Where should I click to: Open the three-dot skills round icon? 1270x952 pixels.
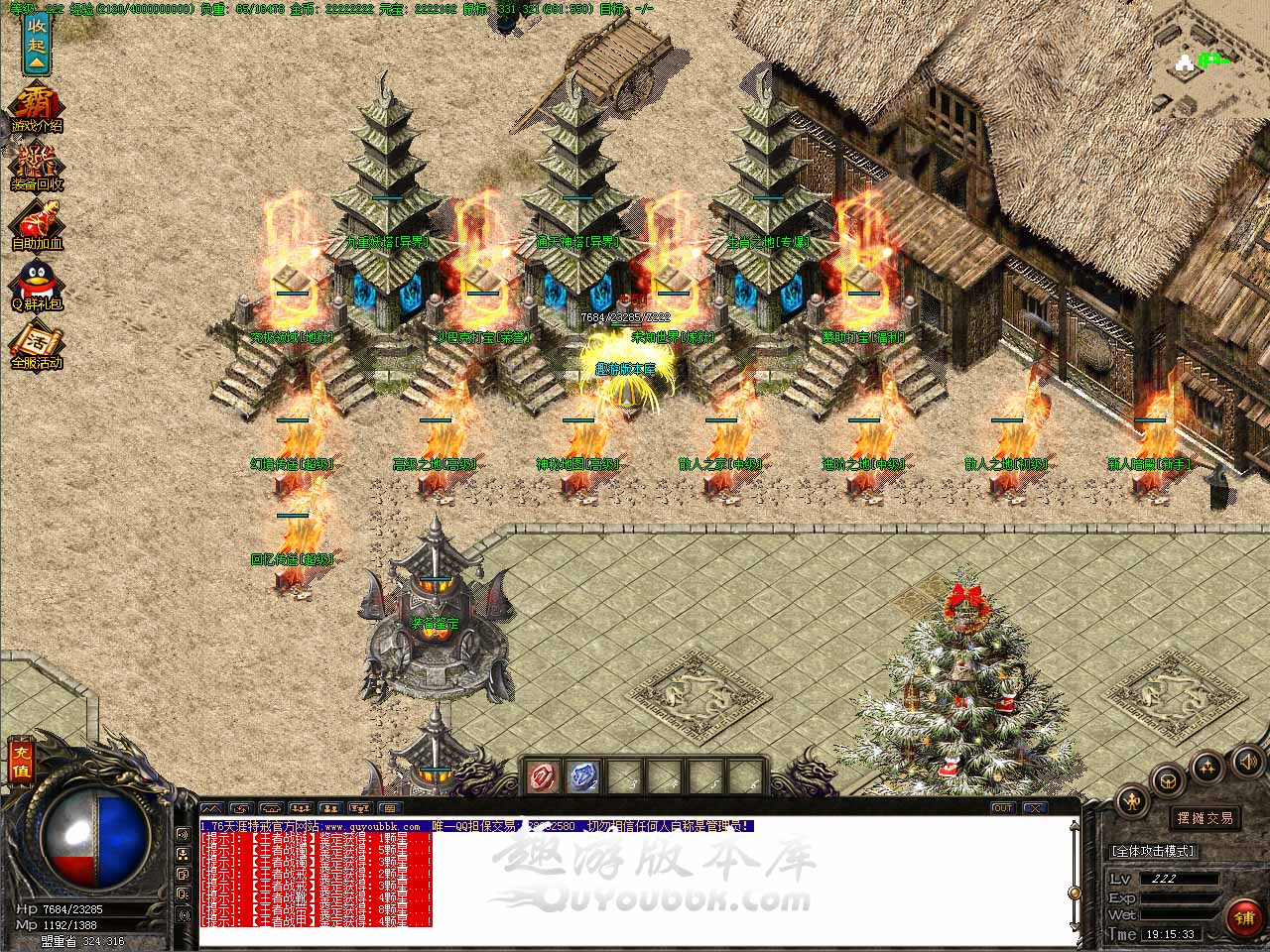1207,766
